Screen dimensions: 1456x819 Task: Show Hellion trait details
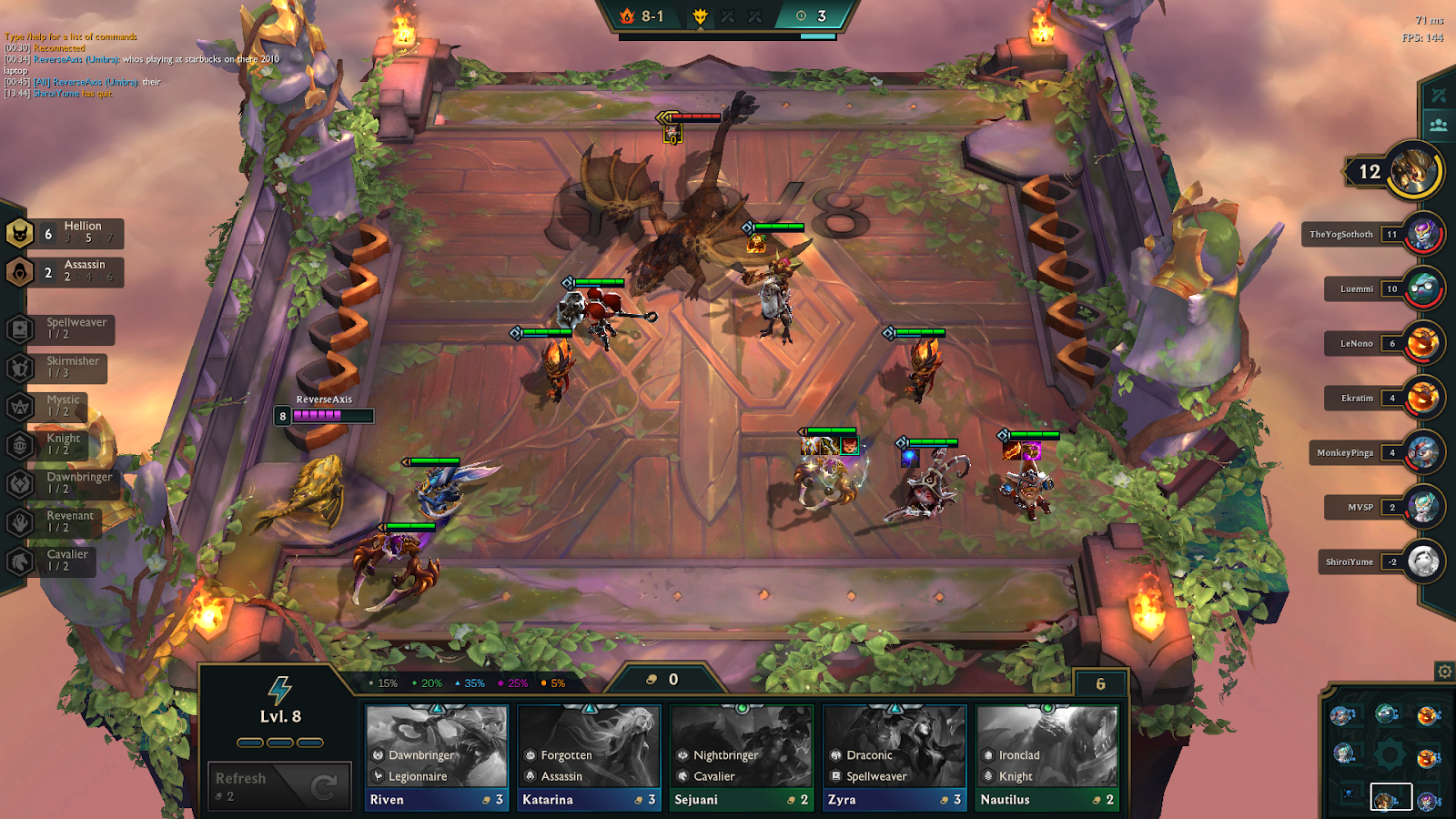pyautogui.click(x=66, y=233)
